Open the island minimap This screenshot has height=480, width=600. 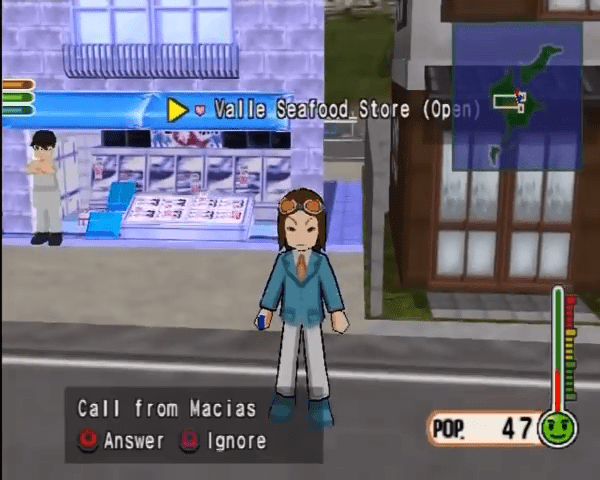(x=517, y=97)
